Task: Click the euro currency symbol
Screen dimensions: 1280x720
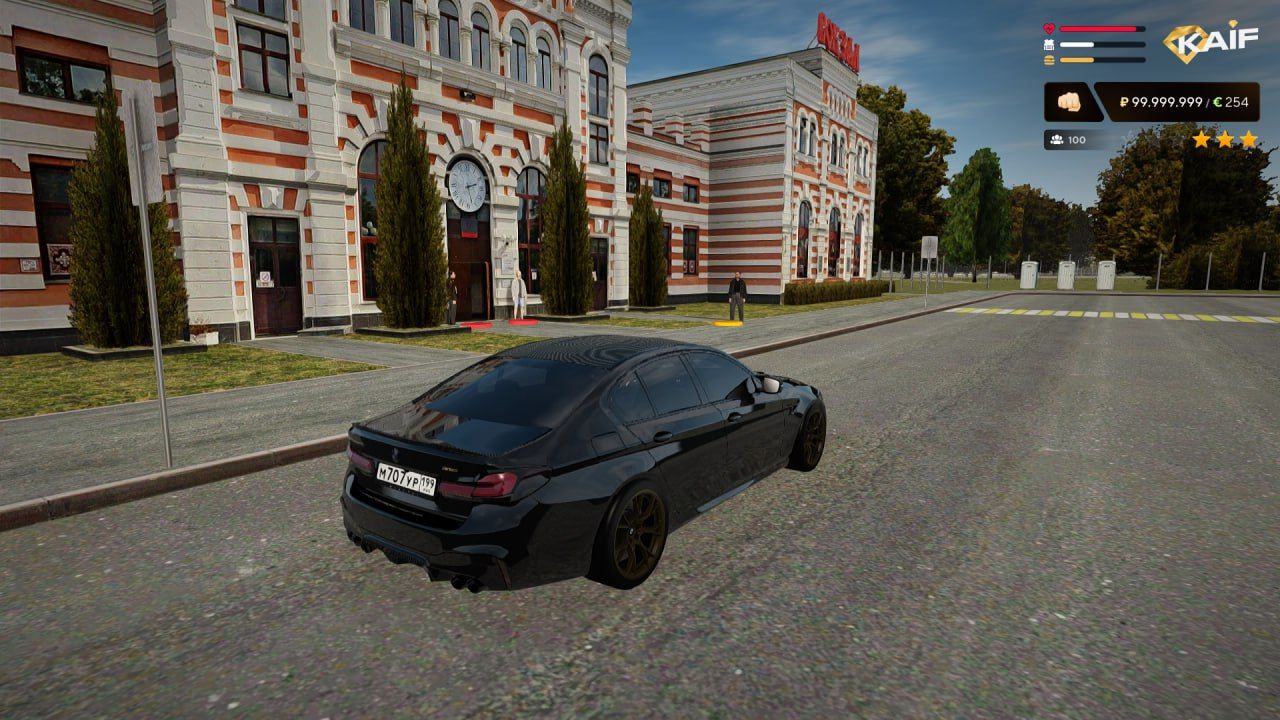Action: [1217, 103]
